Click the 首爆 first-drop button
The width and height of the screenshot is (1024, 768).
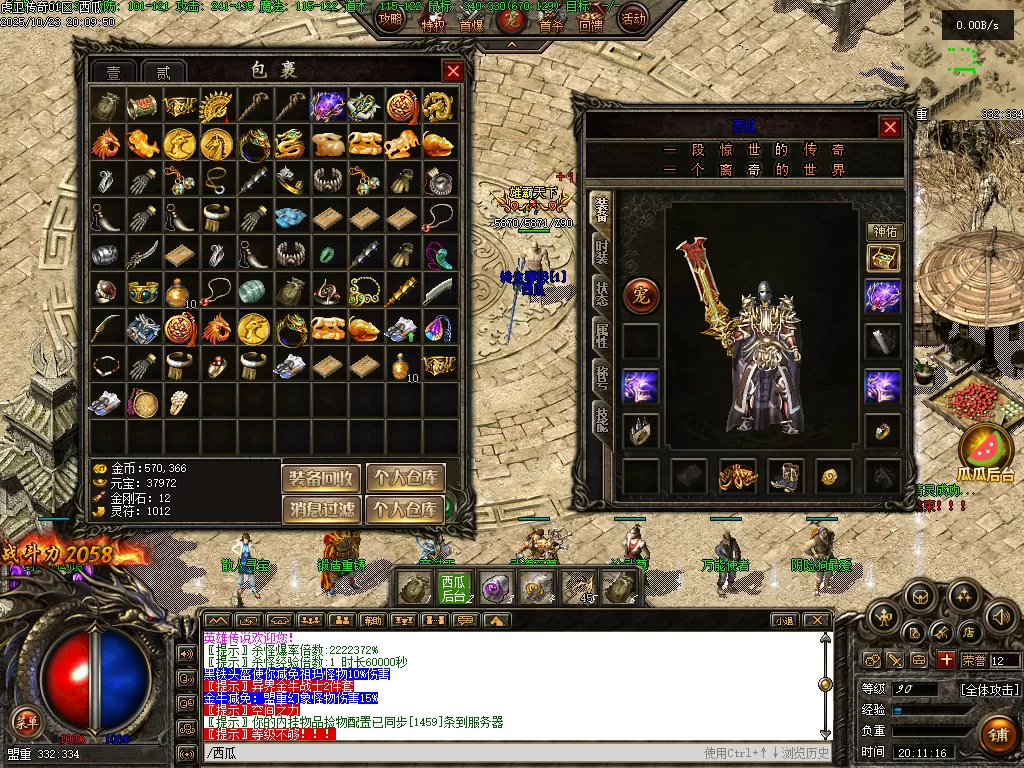click(x=471, y=26)
